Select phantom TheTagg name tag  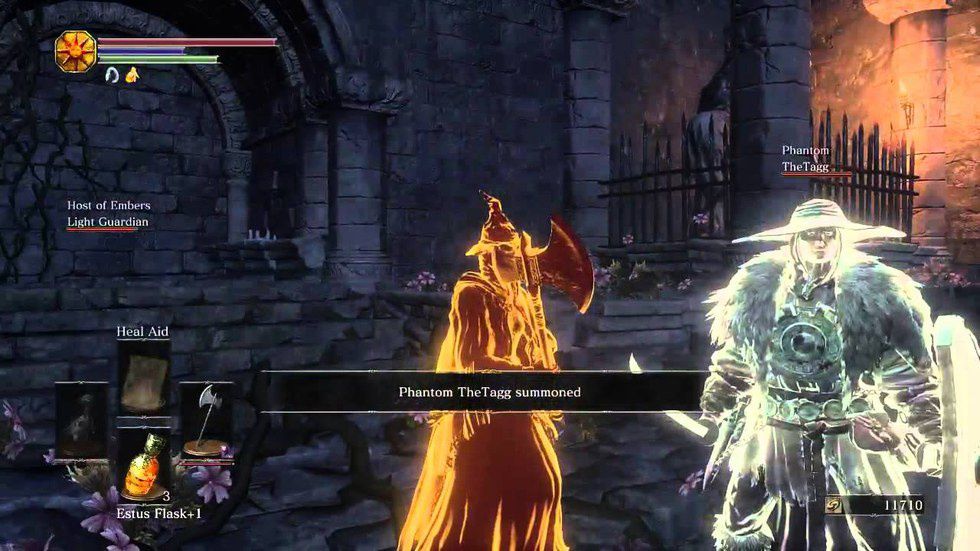click(805, 167)
